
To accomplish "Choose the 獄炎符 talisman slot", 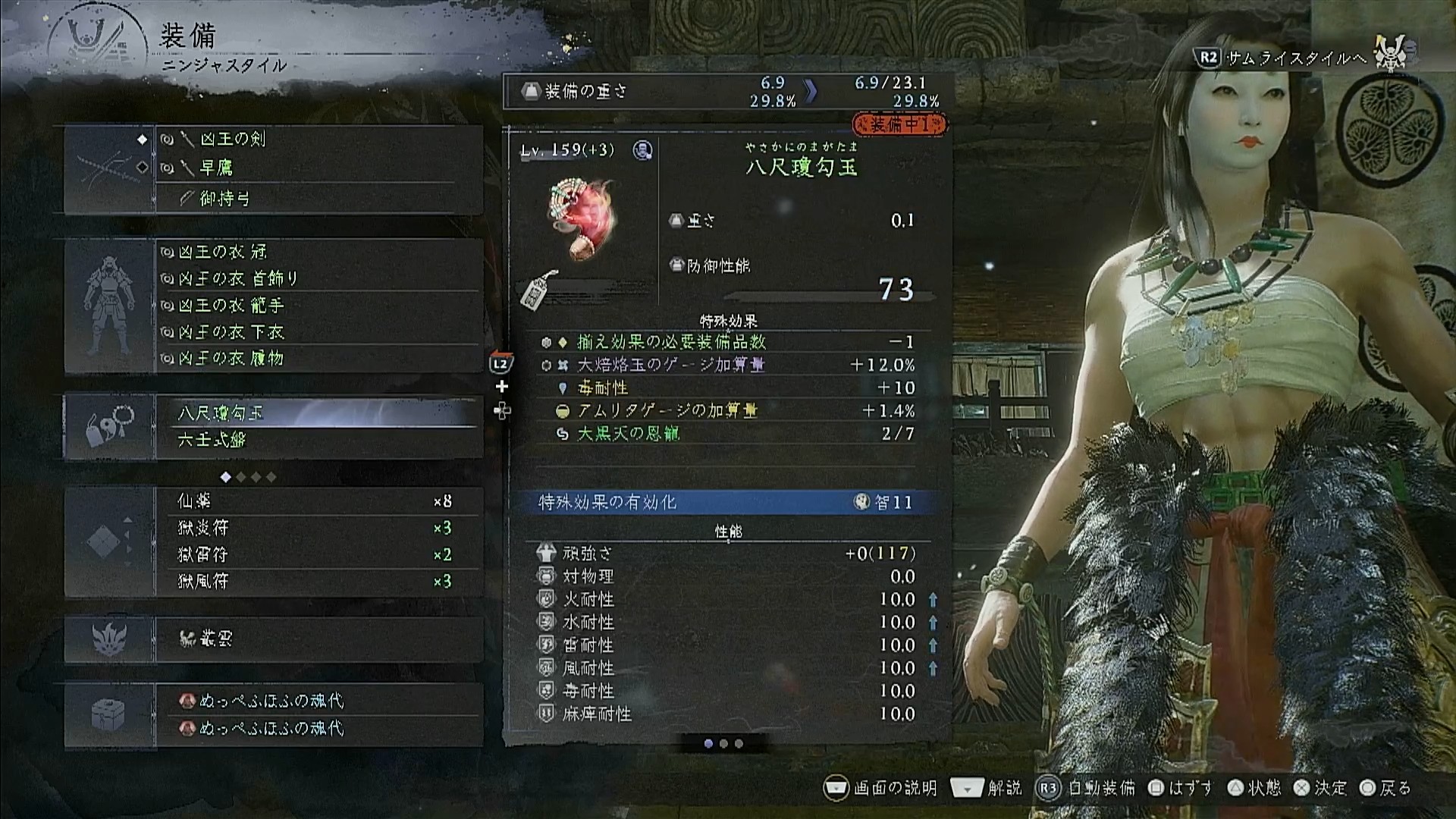I will click(318, 528).
